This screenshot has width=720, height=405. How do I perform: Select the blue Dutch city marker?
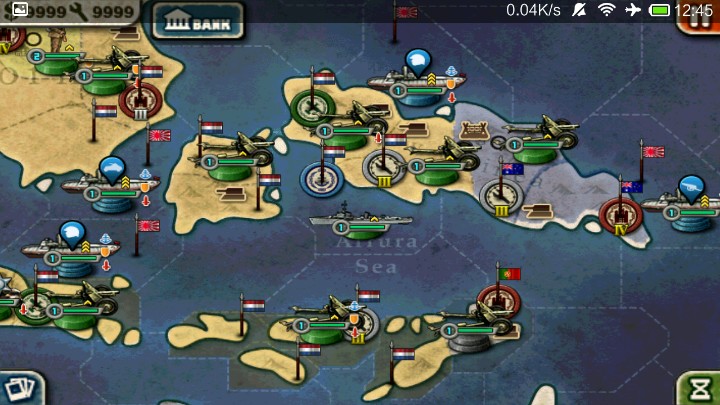pos(322,179)
